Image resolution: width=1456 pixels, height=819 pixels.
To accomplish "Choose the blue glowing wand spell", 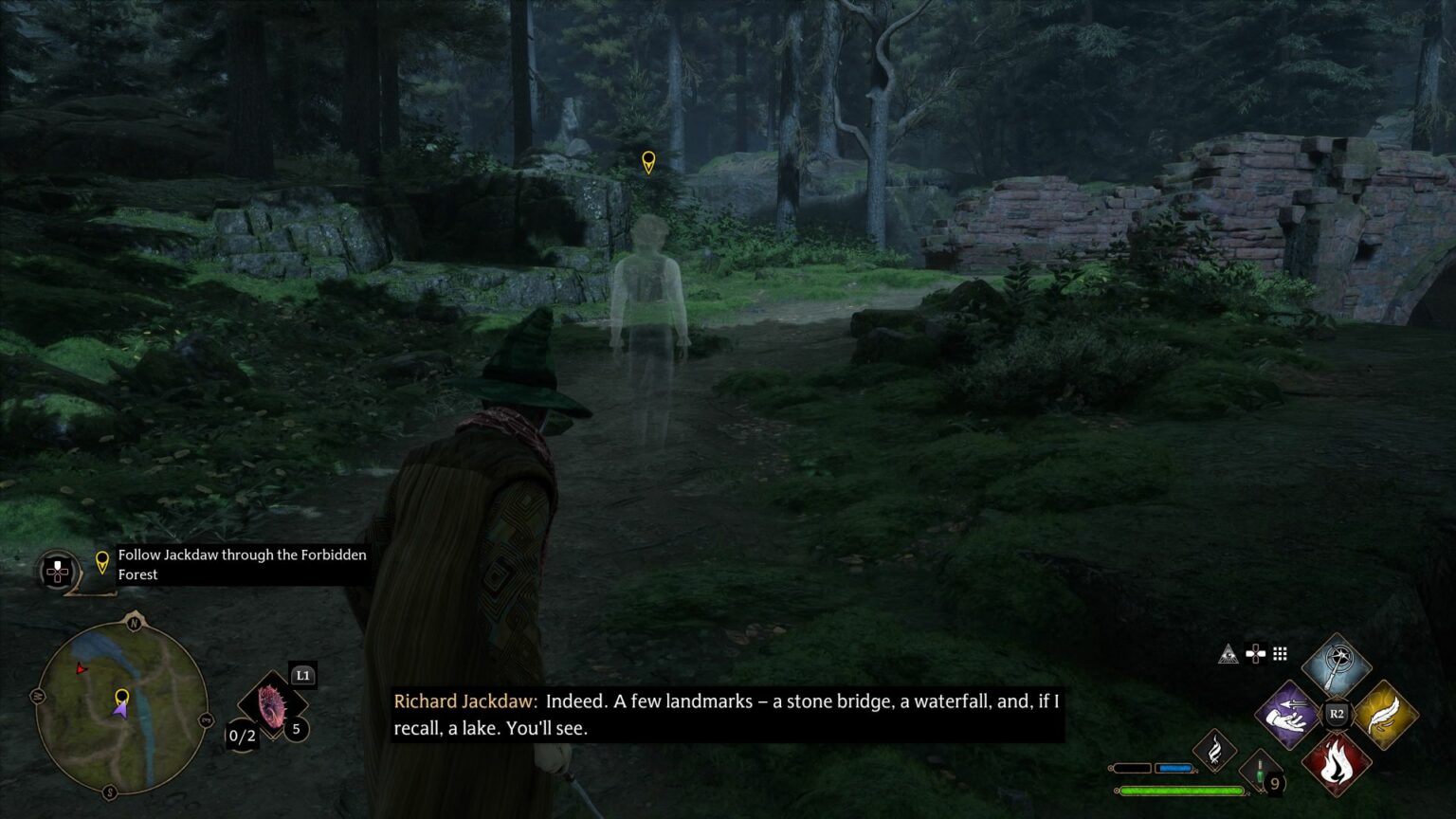I will coord(1336,665).
